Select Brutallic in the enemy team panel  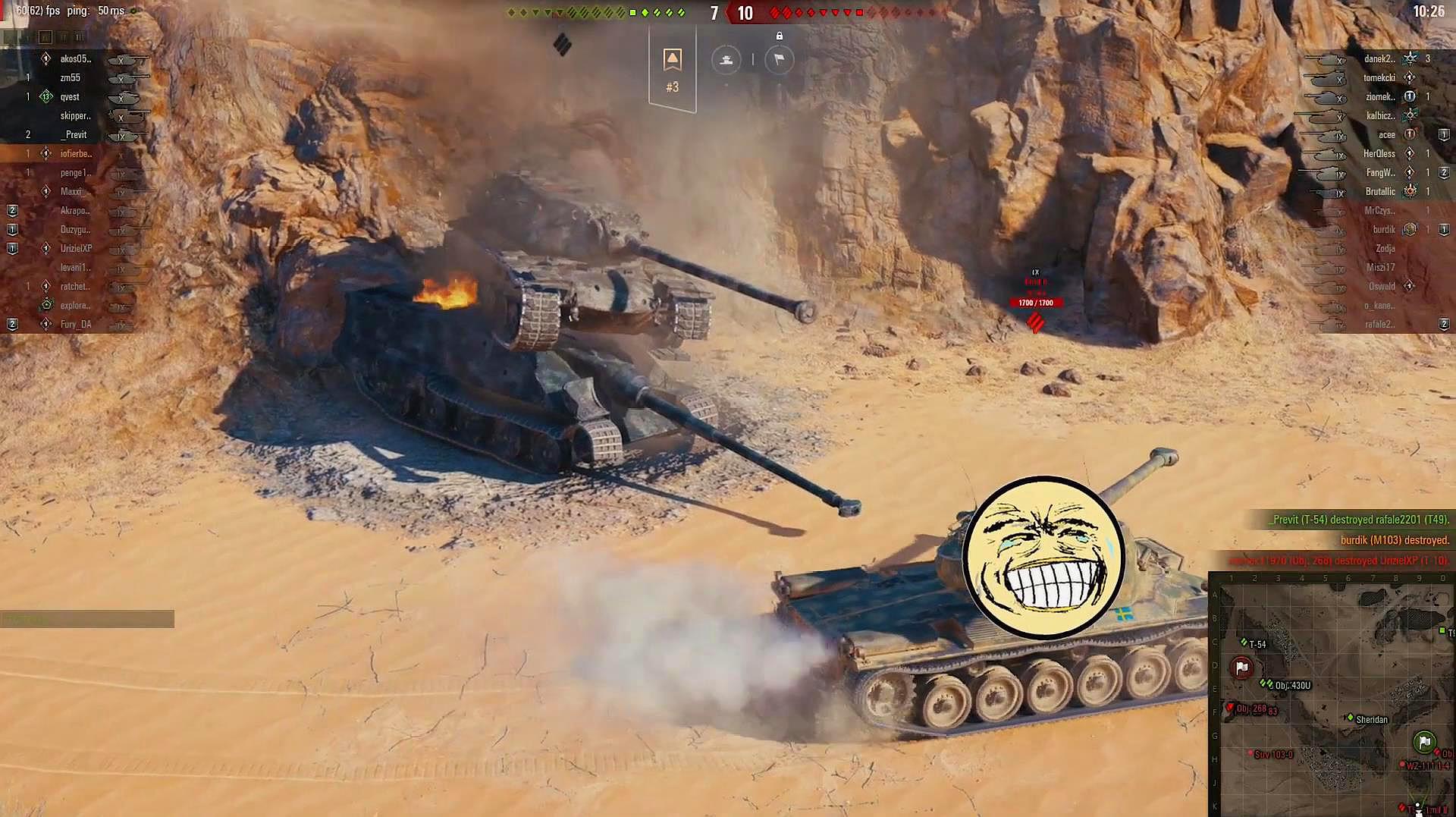pos(1379,192)
